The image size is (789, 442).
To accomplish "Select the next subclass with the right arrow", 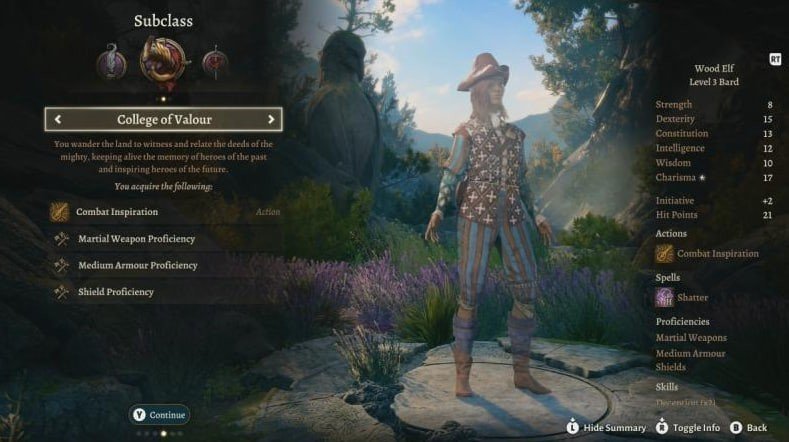I will pyautogui.click(x=270, y=120).
